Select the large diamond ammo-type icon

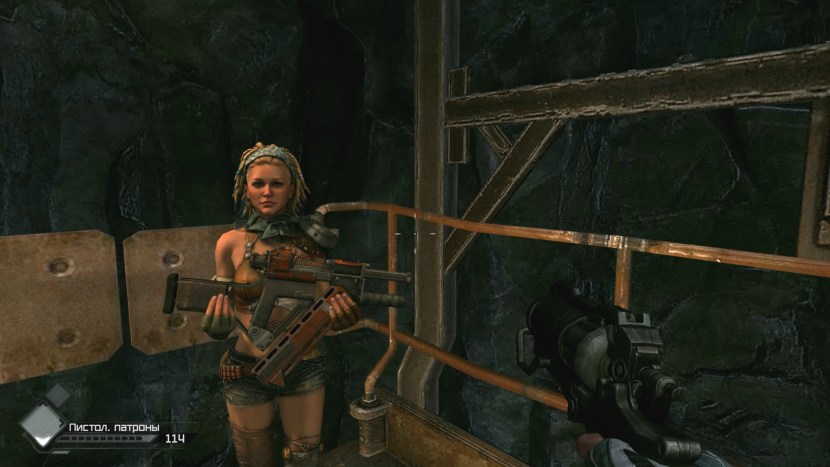(x=40, y=426)
